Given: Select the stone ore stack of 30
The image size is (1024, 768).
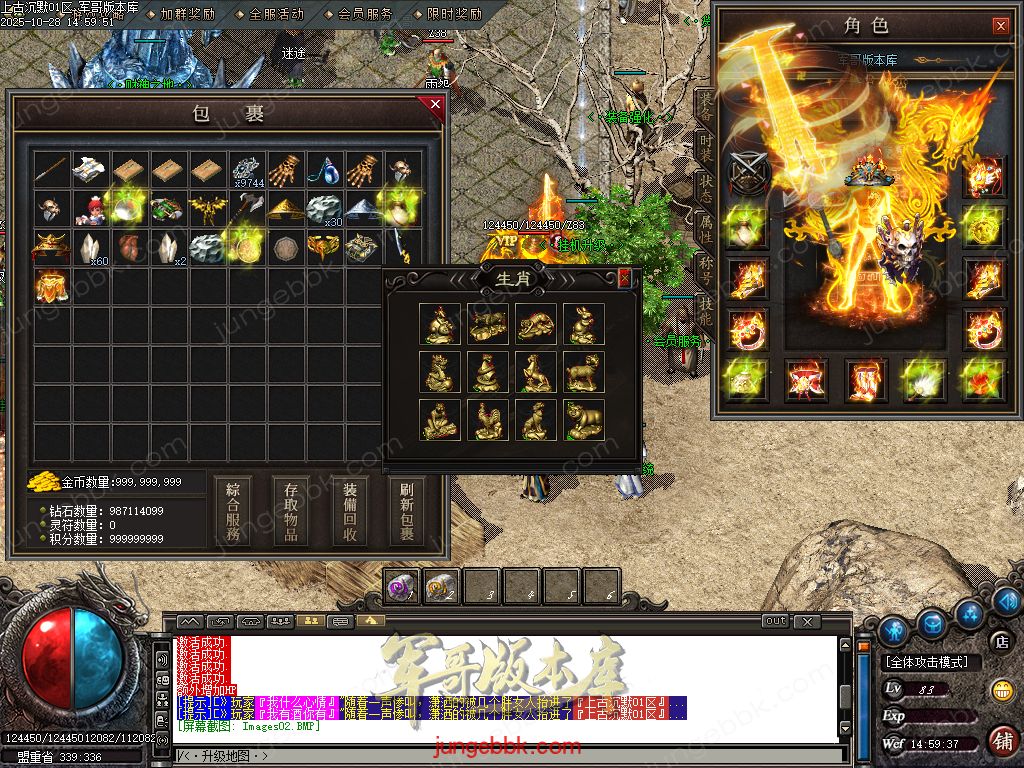Looking at the screenshot, I should click(323, 209).
